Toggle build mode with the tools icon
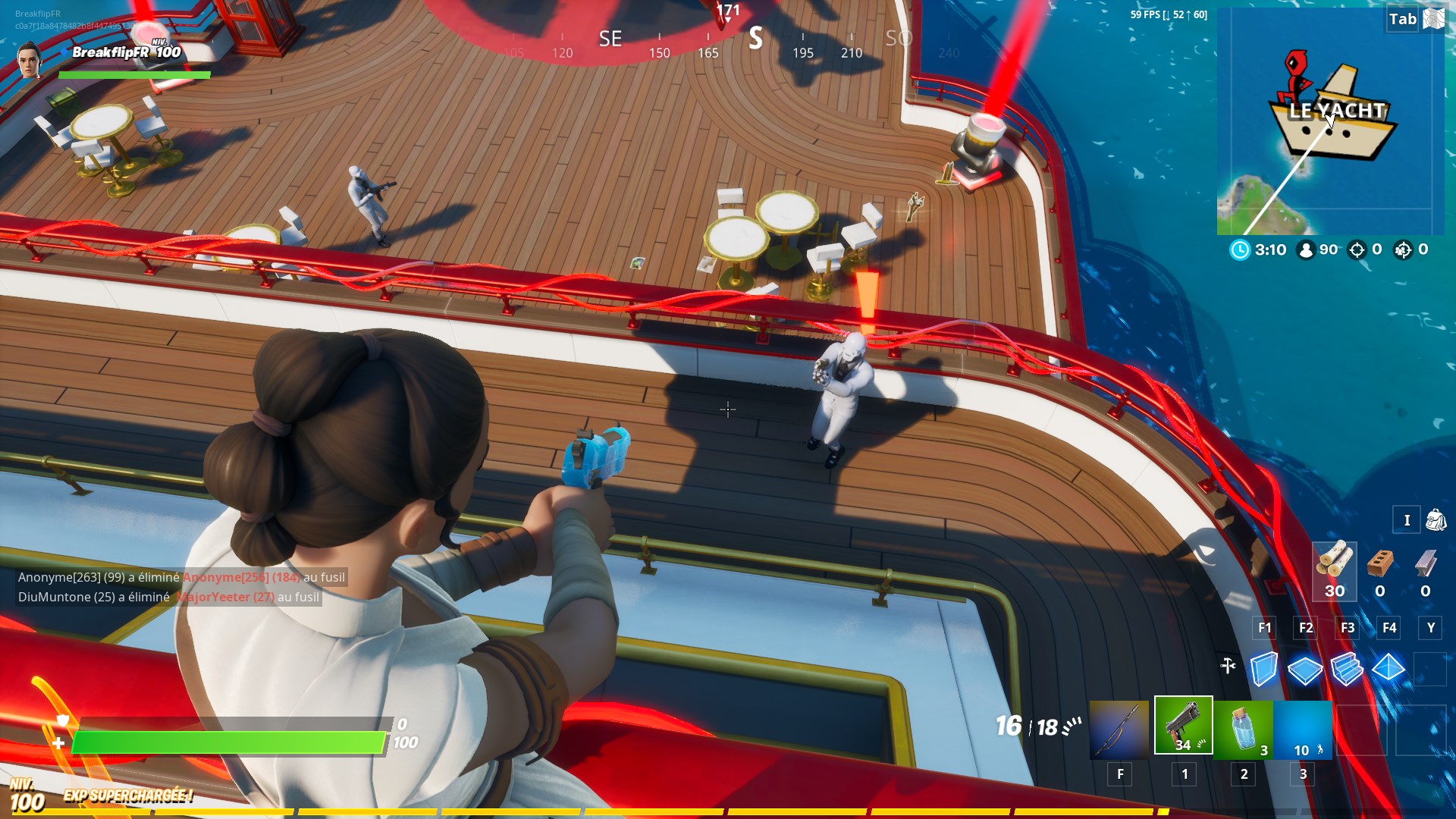The height and width of the screenshot is (819, 1456). (1228, 666)
